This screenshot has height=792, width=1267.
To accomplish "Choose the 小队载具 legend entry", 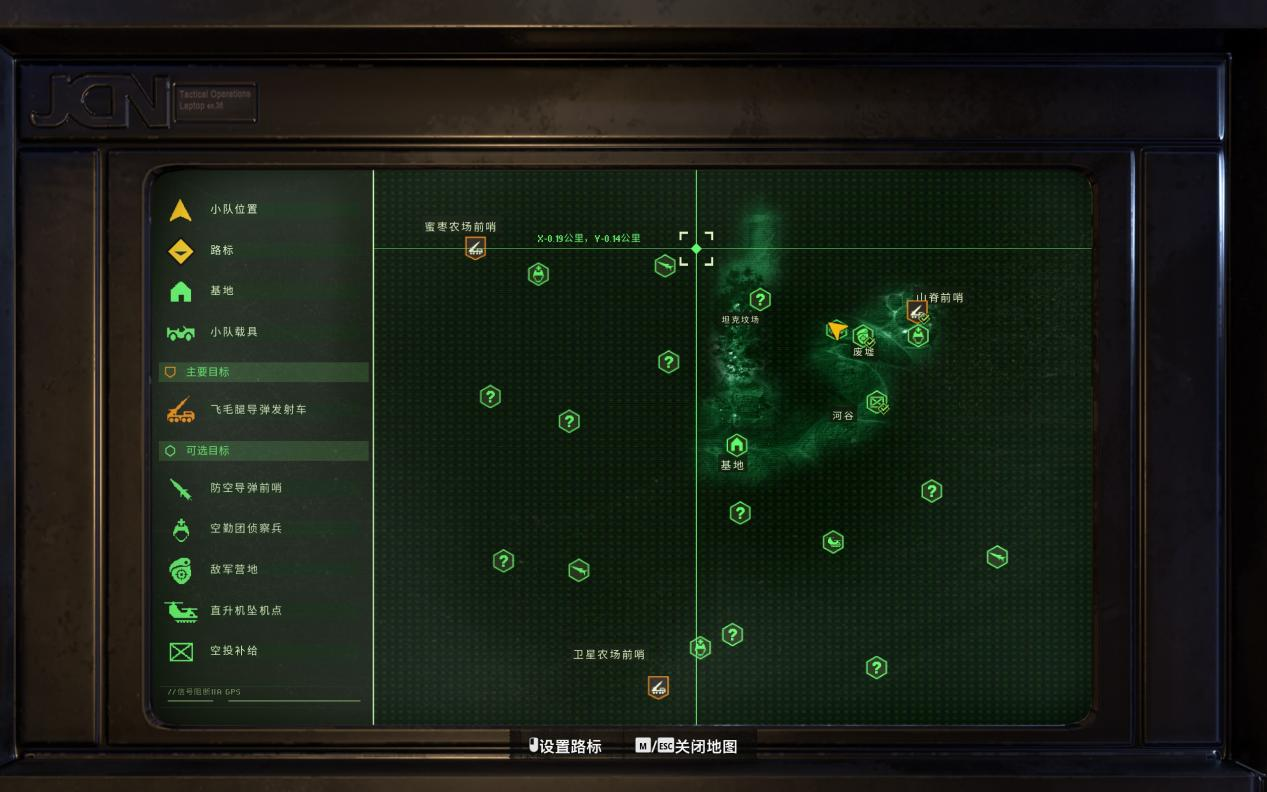I will (233, 332).
